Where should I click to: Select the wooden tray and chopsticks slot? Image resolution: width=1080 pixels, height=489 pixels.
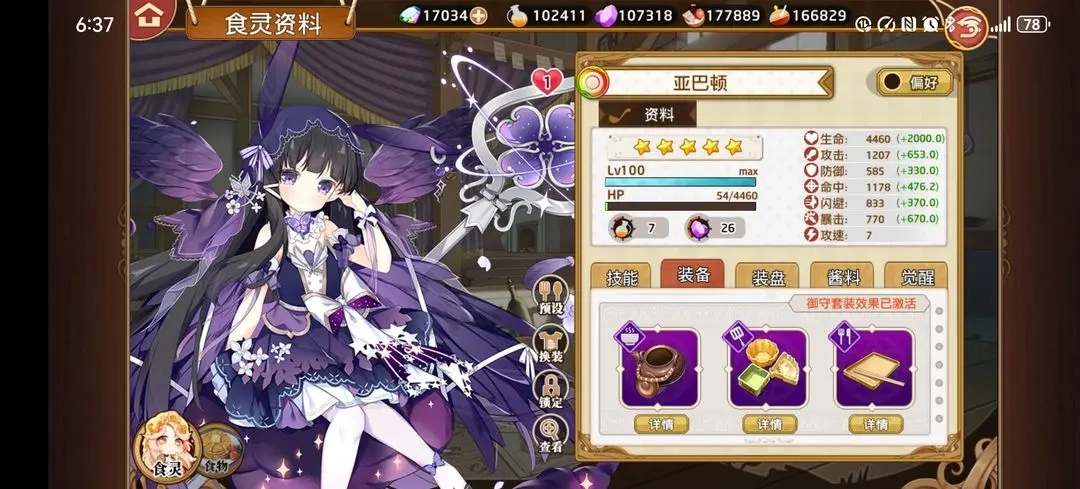875,367
